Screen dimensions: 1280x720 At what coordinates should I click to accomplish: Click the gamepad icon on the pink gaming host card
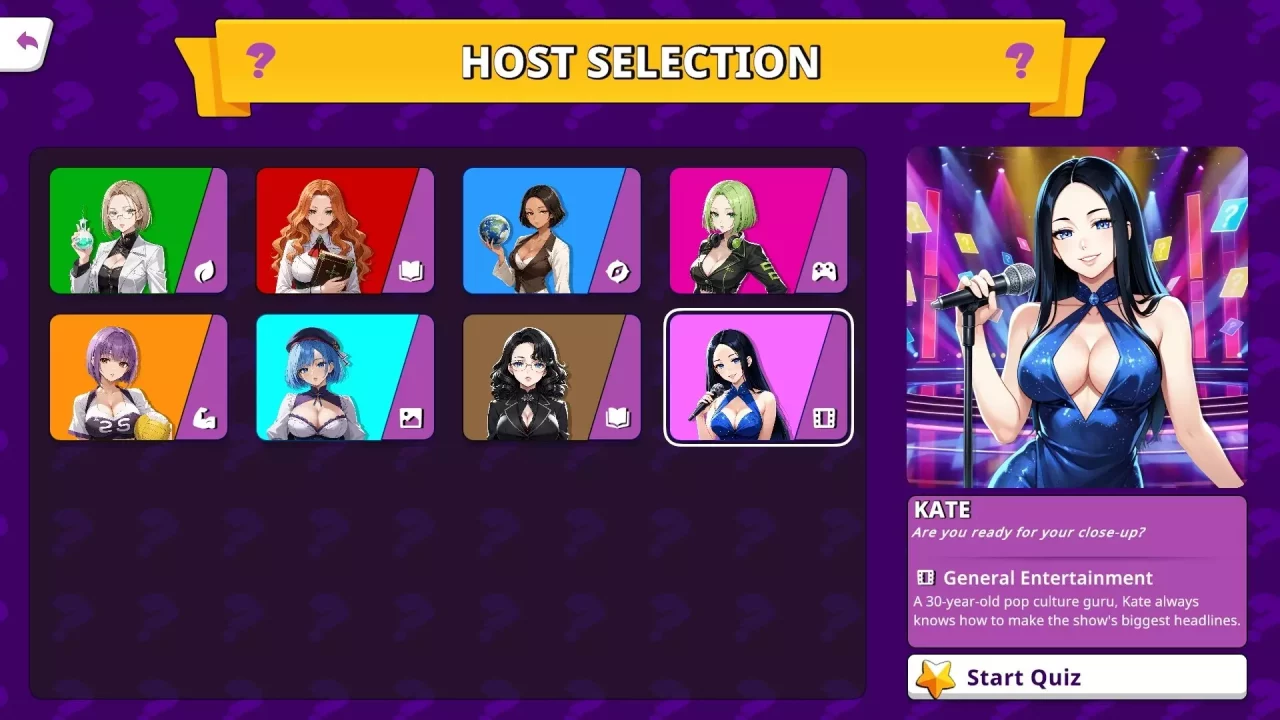pyautogui.click(x=824, y=272)
